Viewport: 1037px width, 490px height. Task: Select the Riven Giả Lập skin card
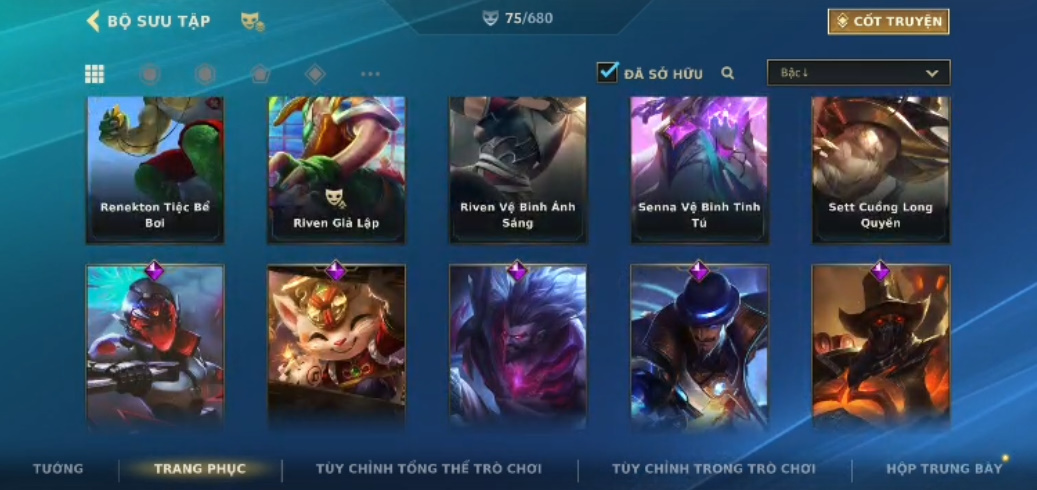coord(336,169)
